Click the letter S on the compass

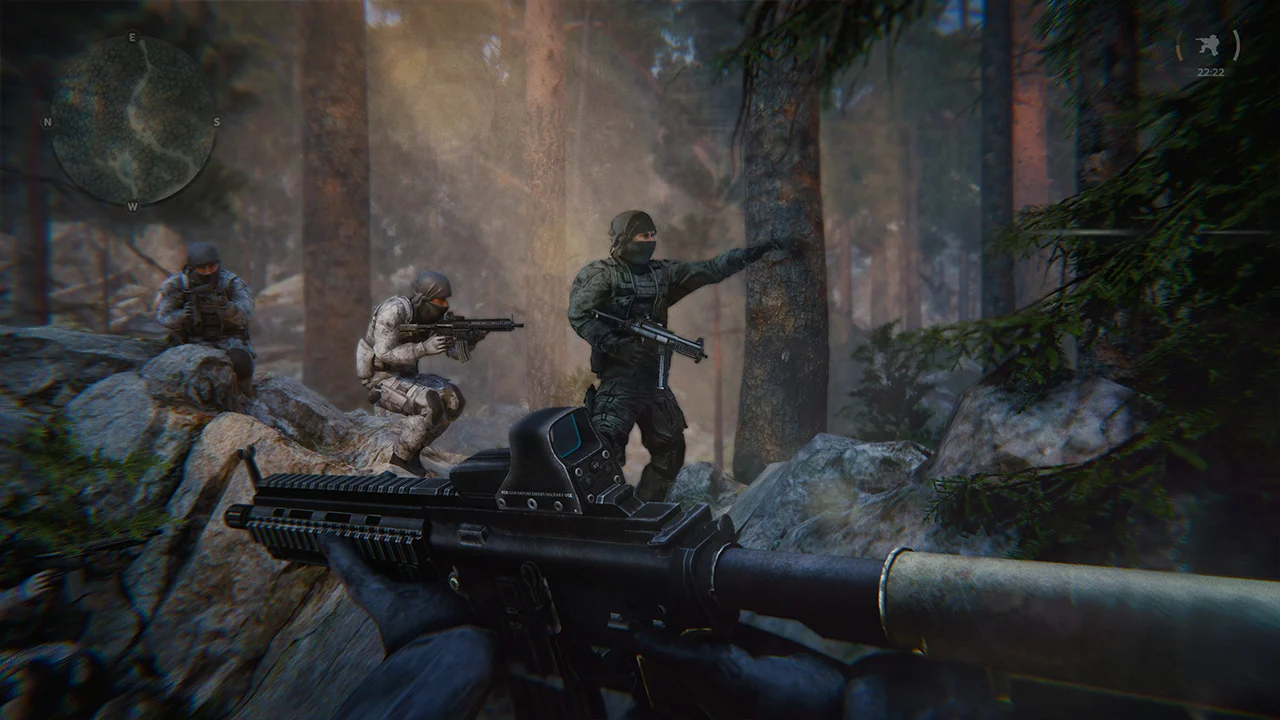click(x=217, y=122)
